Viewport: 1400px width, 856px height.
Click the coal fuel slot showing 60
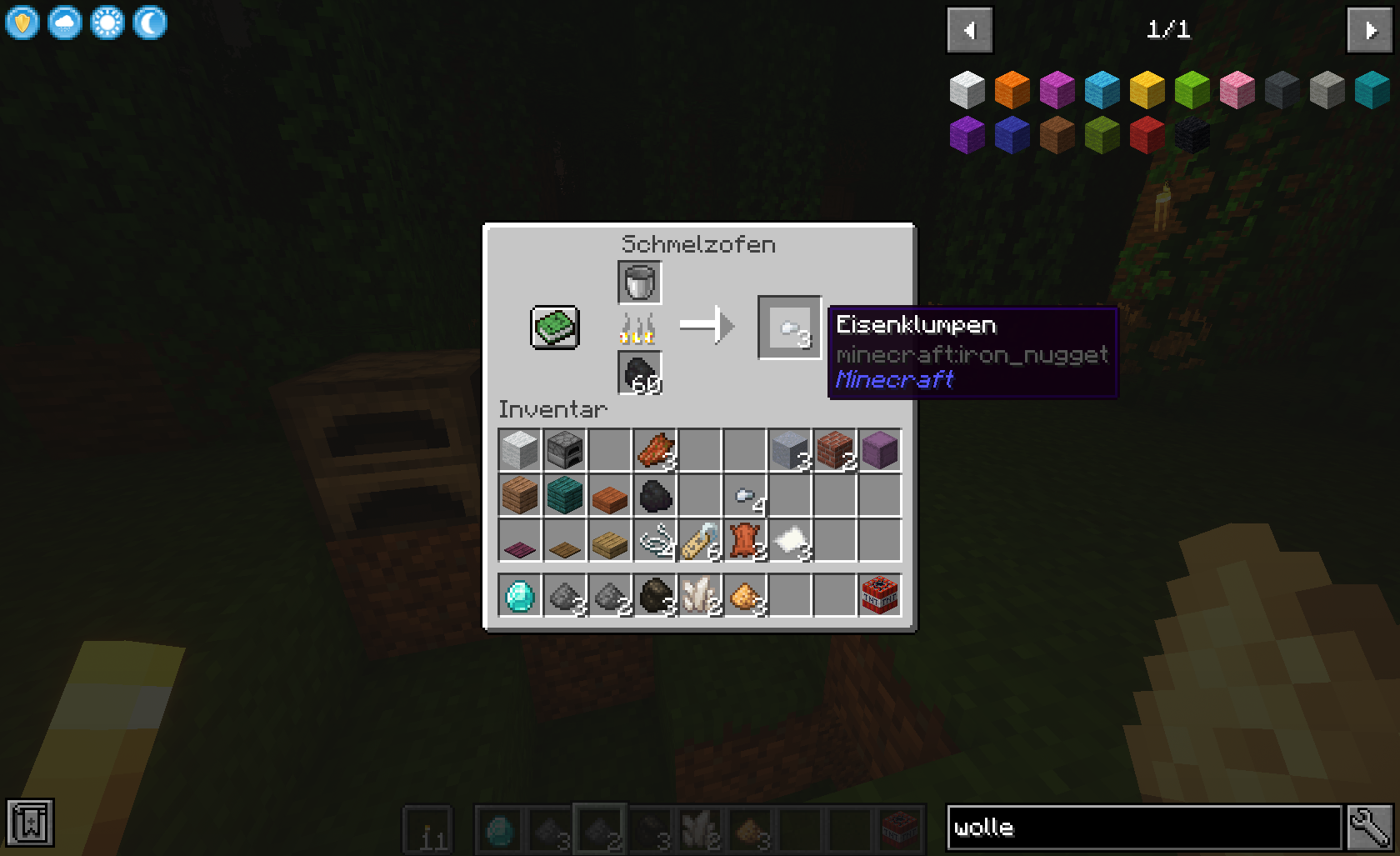tap(638, 373)
